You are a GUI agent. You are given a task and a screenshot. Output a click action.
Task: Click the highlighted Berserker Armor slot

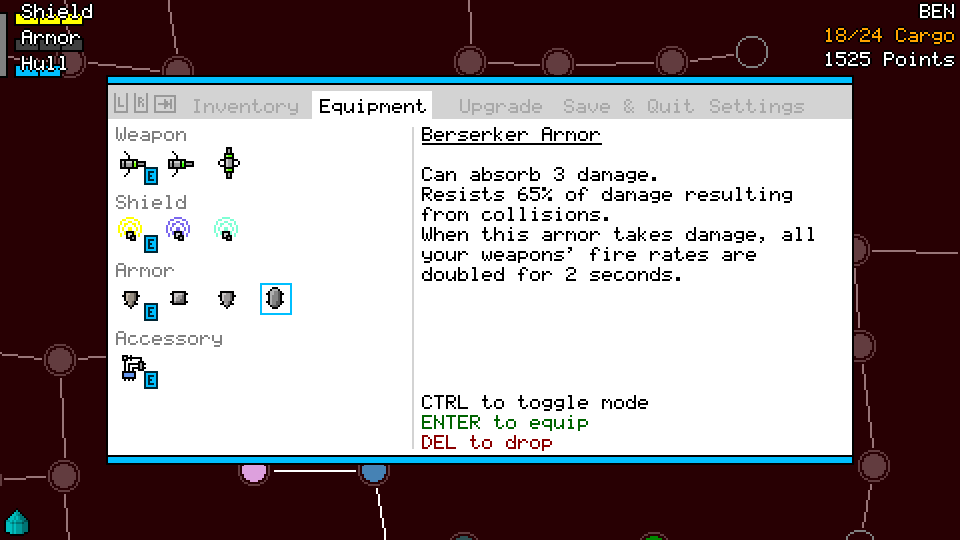coord(275,298)
